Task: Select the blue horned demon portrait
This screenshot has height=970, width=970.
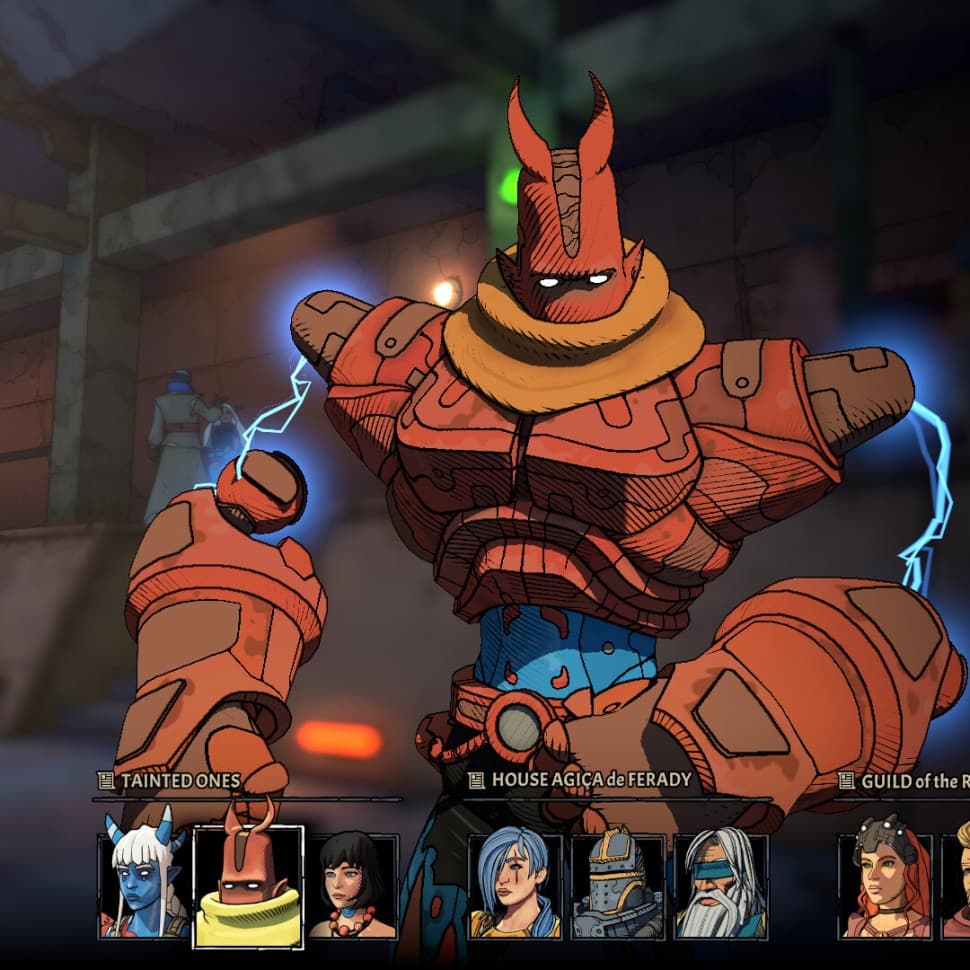Action: [x=145, y=885]
